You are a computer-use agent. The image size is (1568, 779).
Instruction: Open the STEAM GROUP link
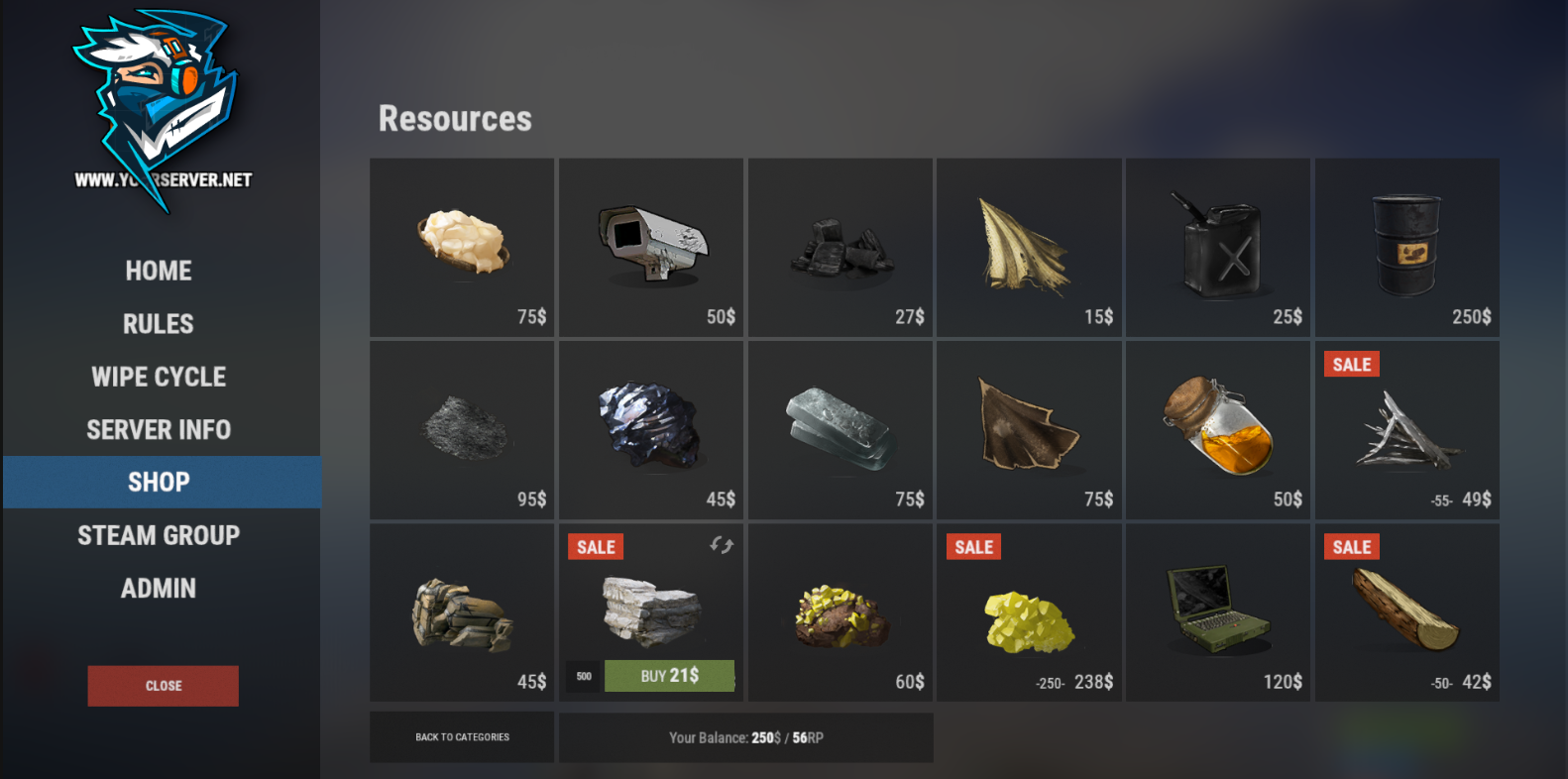pos(159,535)
